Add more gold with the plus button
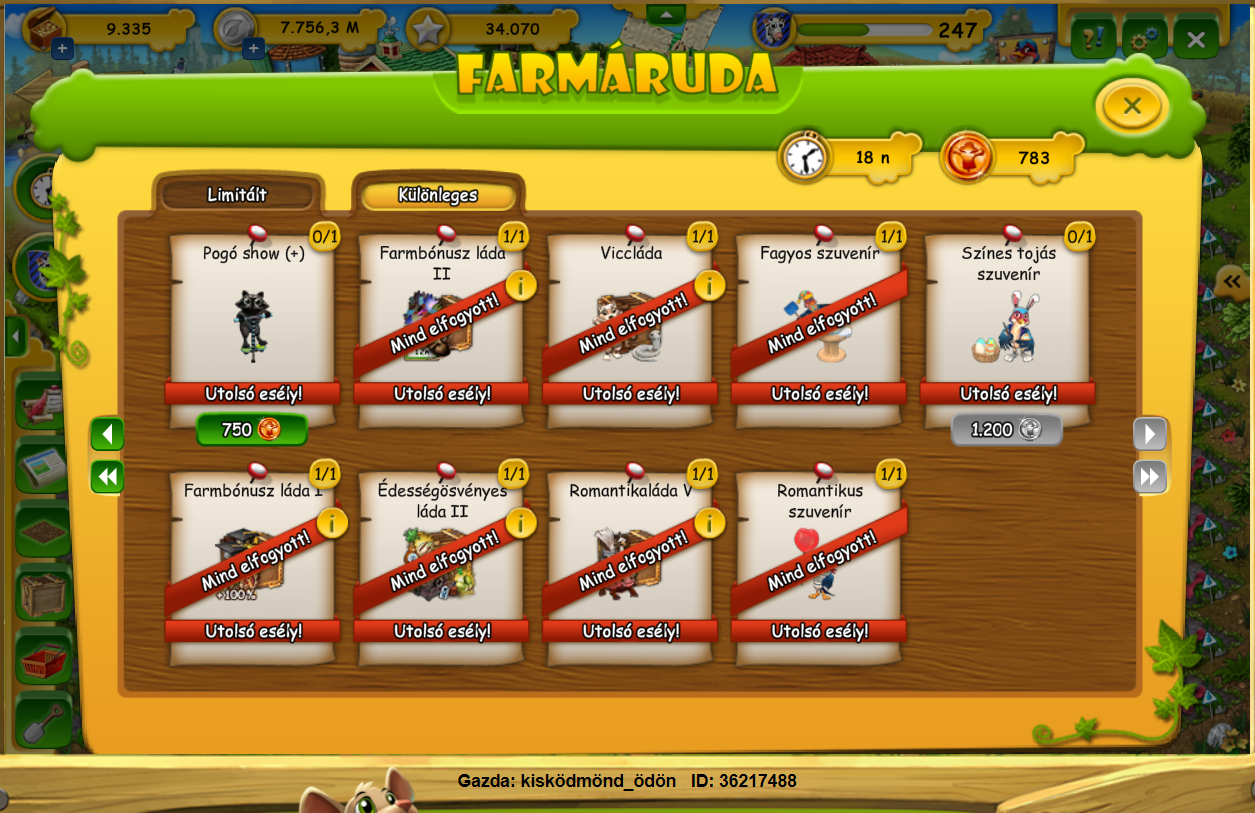Viewport: 1255px width, 813px height. point(62,48)
